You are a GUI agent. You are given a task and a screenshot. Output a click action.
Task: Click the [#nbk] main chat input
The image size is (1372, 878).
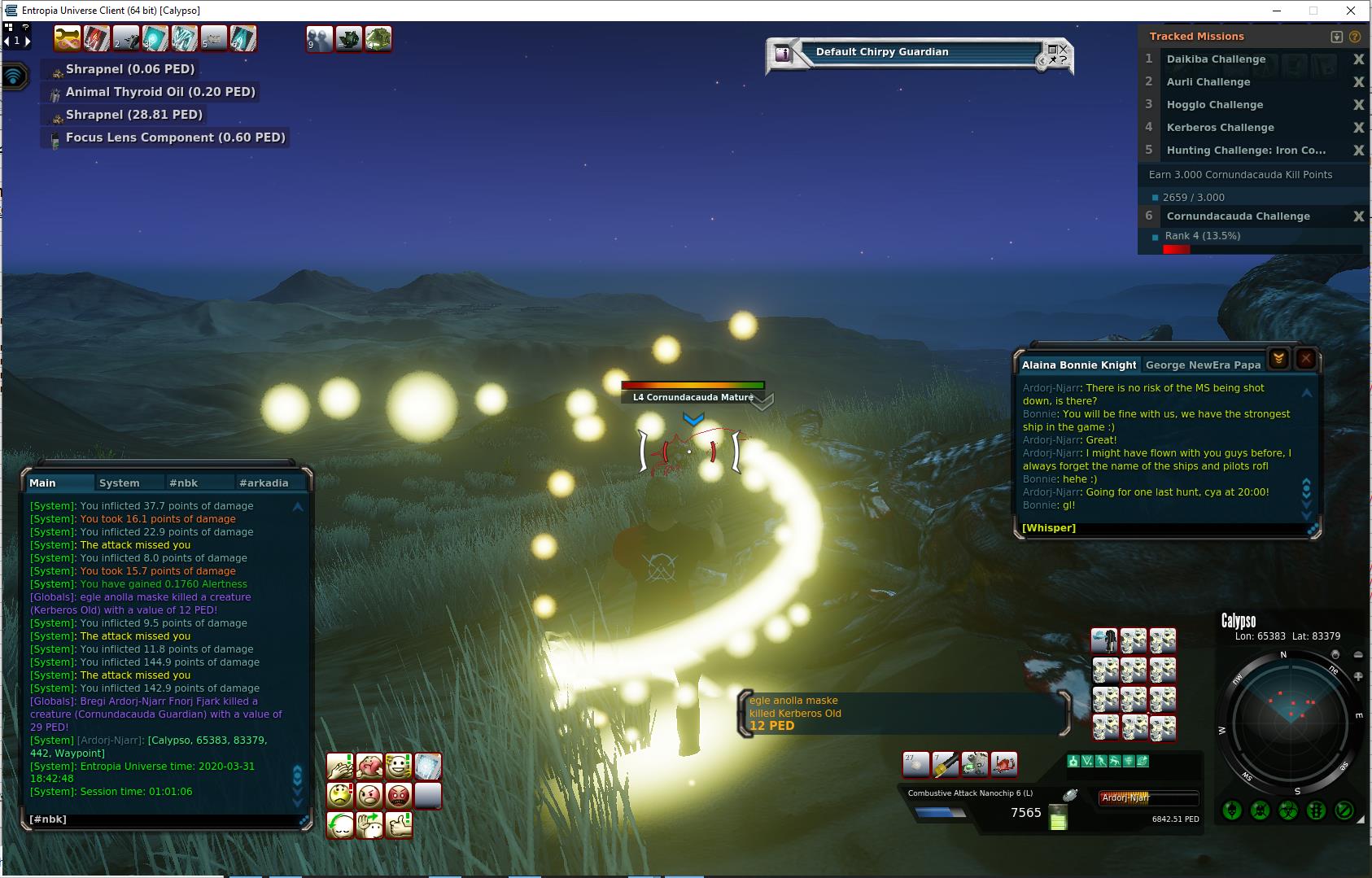pyautogui.click(x=163, y=819)
